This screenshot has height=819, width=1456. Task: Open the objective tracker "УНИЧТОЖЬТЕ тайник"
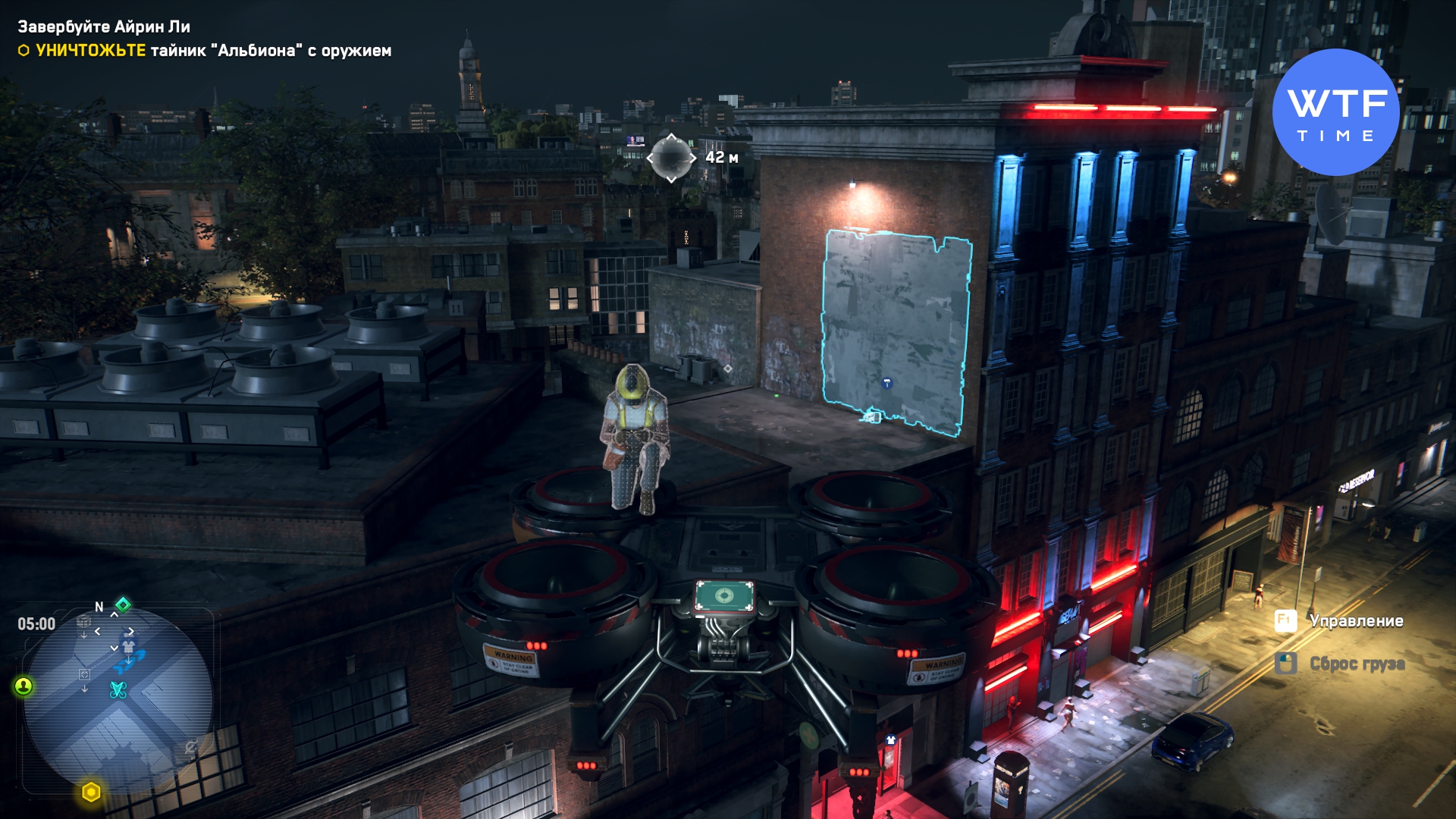[x=205, y=51]
